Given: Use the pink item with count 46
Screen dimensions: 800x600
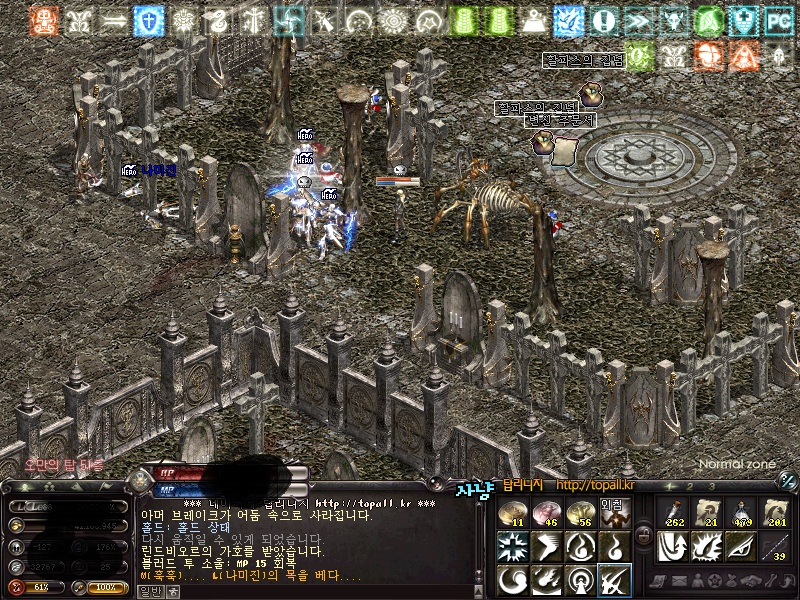Looking at the screenshot, I should click(546, 513).
